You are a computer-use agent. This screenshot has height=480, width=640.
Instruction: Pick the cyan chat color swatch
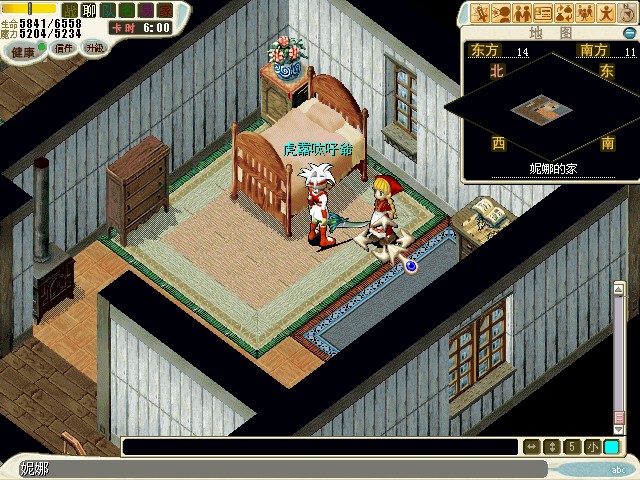(611, 446)
